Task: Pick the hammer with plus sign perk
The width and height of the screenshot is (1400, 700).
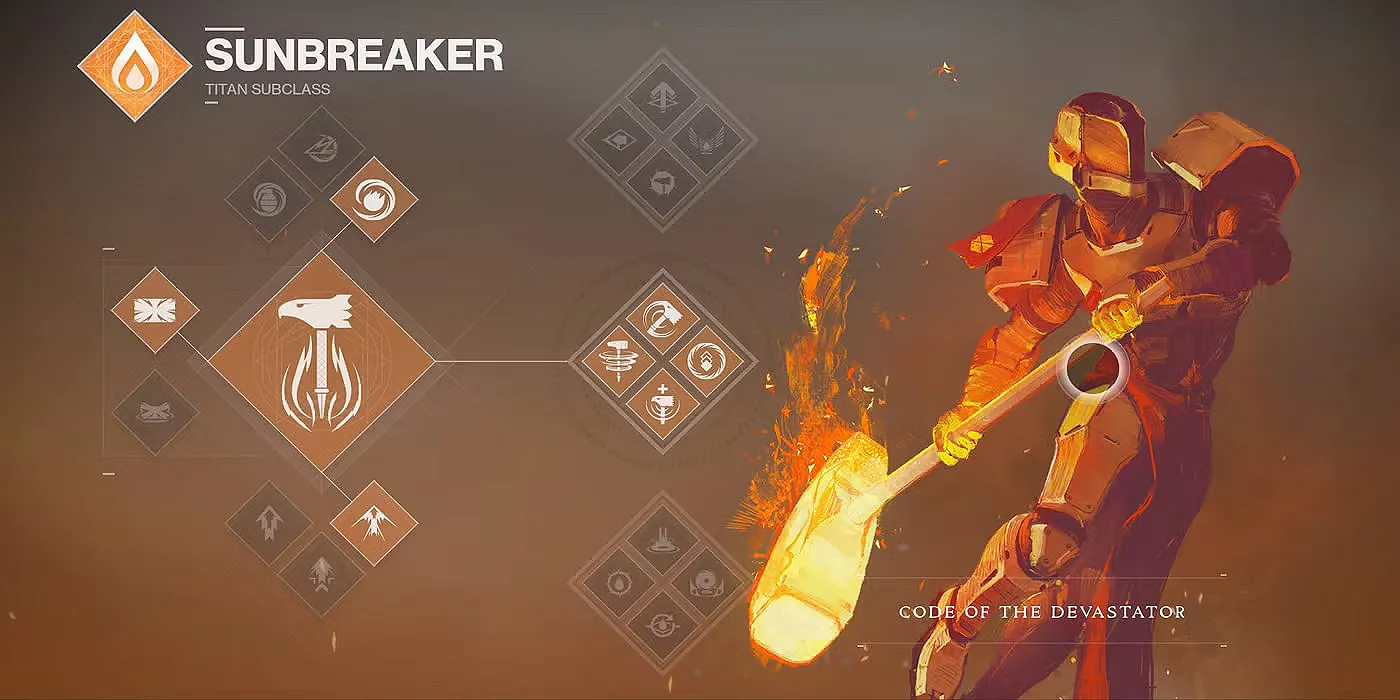Action: 662,403
